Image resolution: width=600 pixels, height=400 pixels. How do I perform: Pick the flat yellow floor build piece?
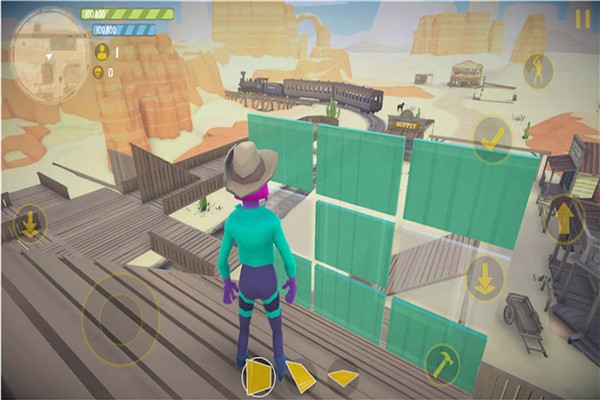tap(342, 377)
